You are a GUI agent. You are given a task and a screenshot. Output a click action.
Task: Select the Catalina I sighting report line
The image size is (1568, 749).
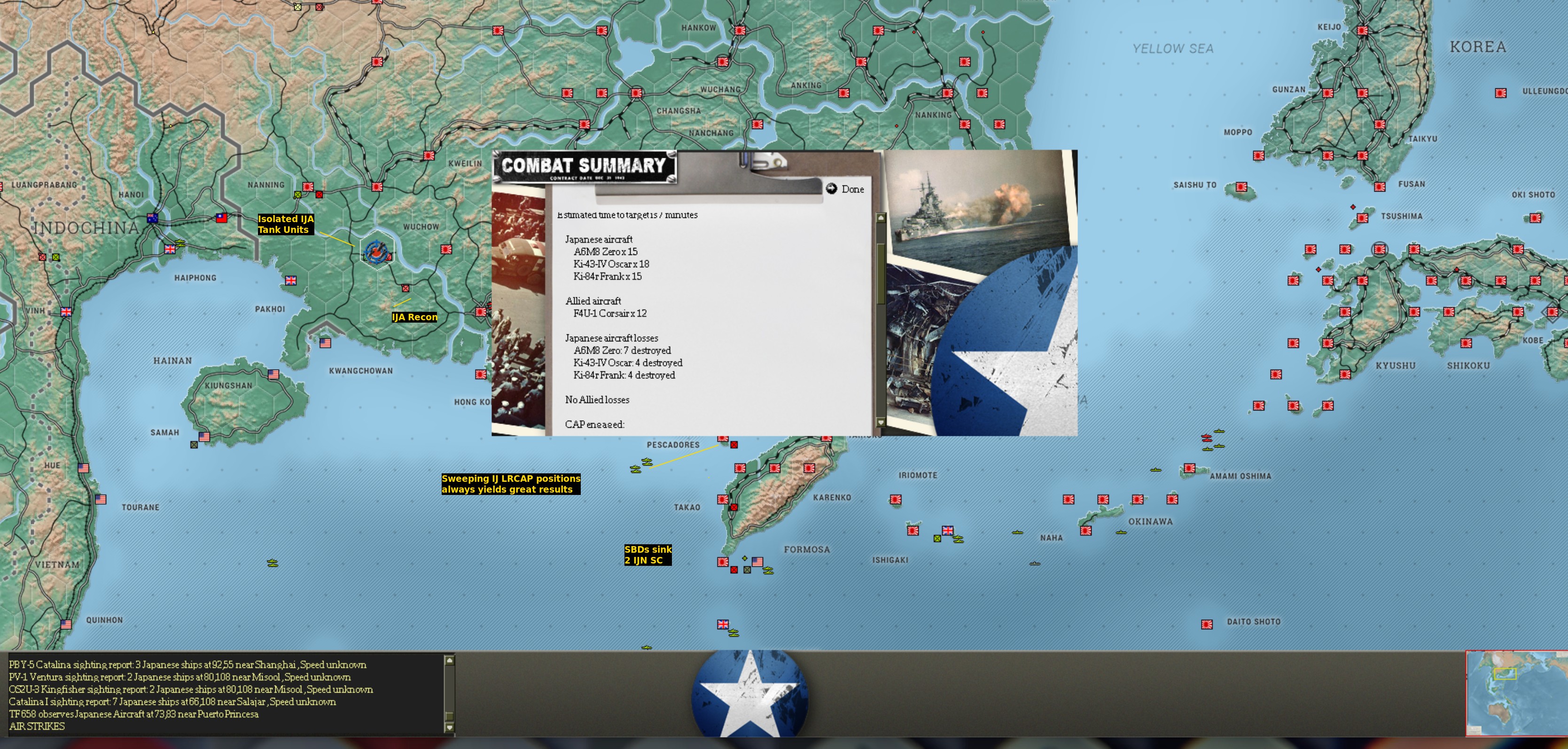(x=172, y=702)
